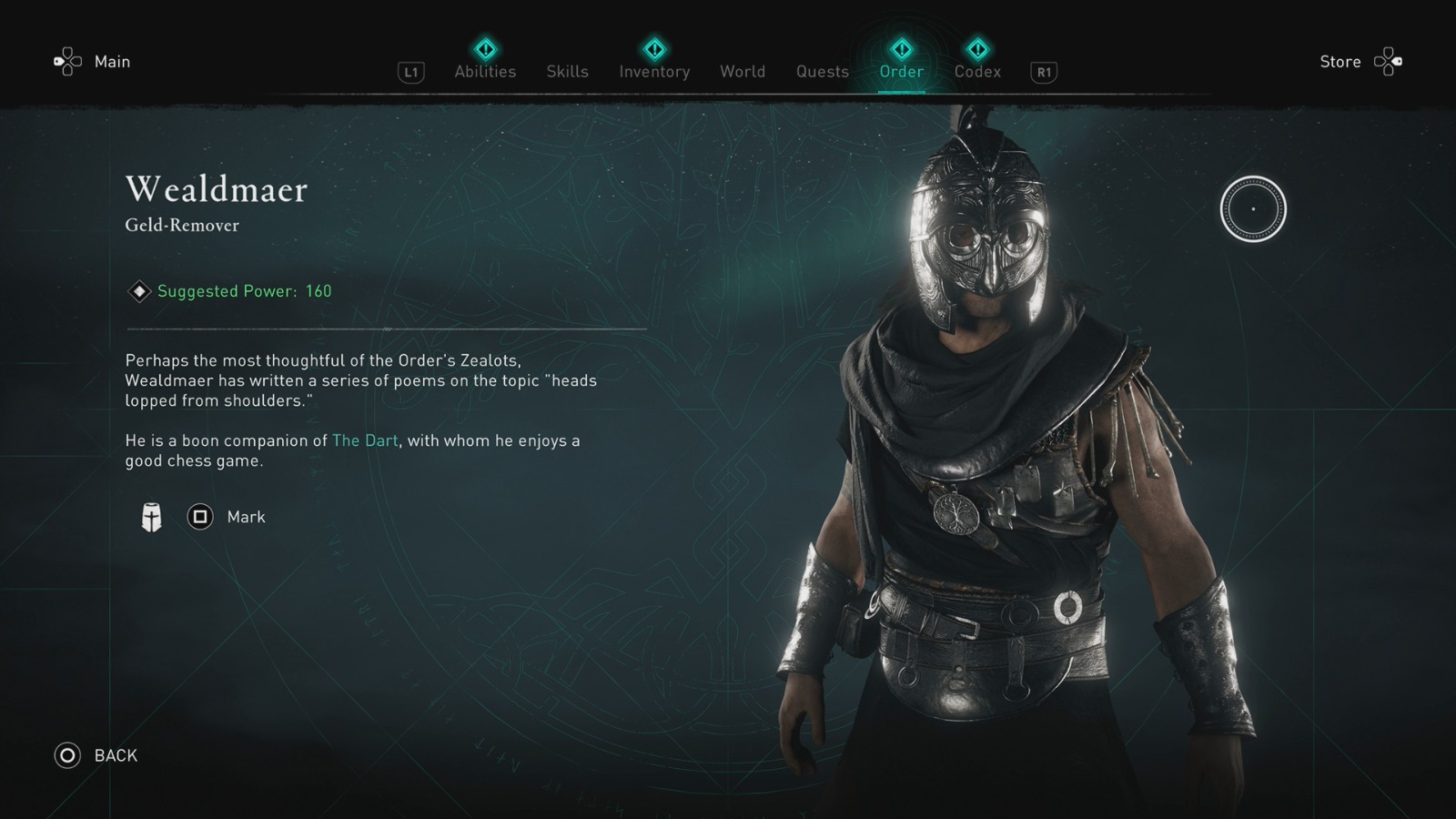Toggle the Mark on Wealdmaer
The width and height of the screenshot is (1456, 819).
click(199, 517)
